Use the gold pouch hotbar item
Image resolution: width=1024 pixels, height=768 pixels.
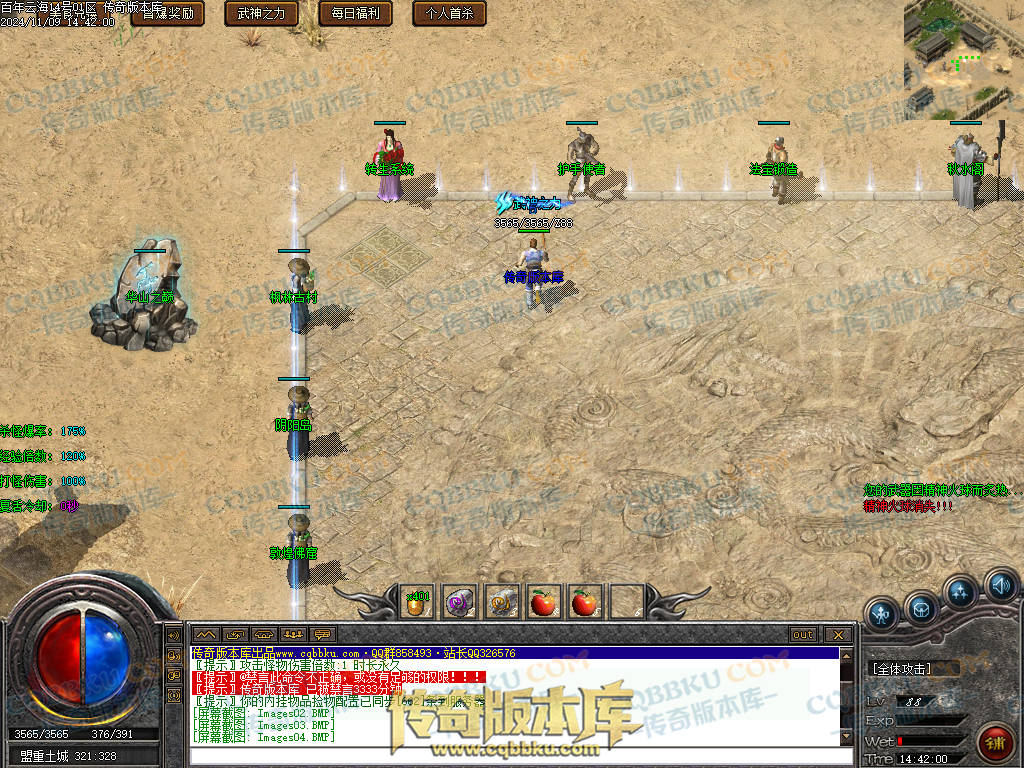(x=418, y=602)
